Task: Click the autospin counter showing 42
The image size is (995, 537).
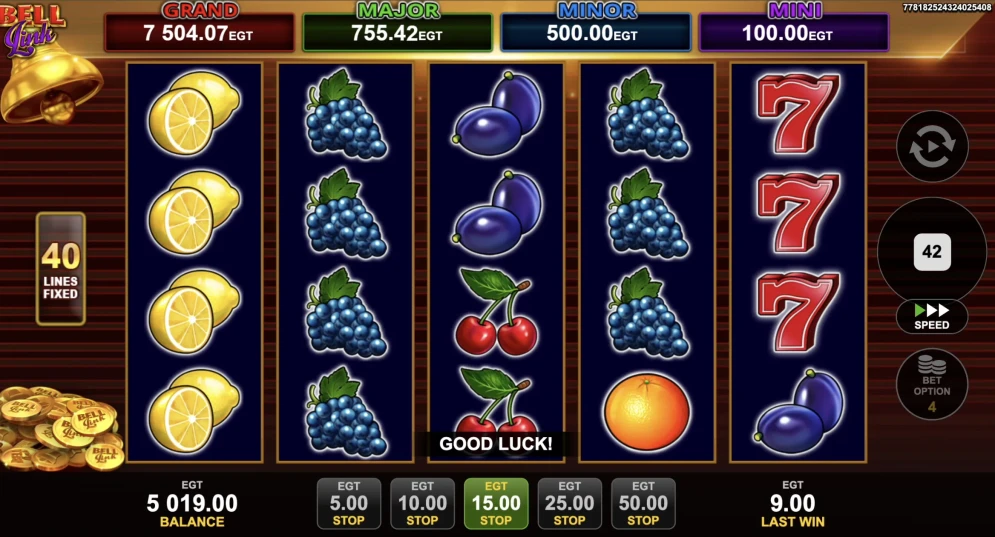Action: pos(932,252)
